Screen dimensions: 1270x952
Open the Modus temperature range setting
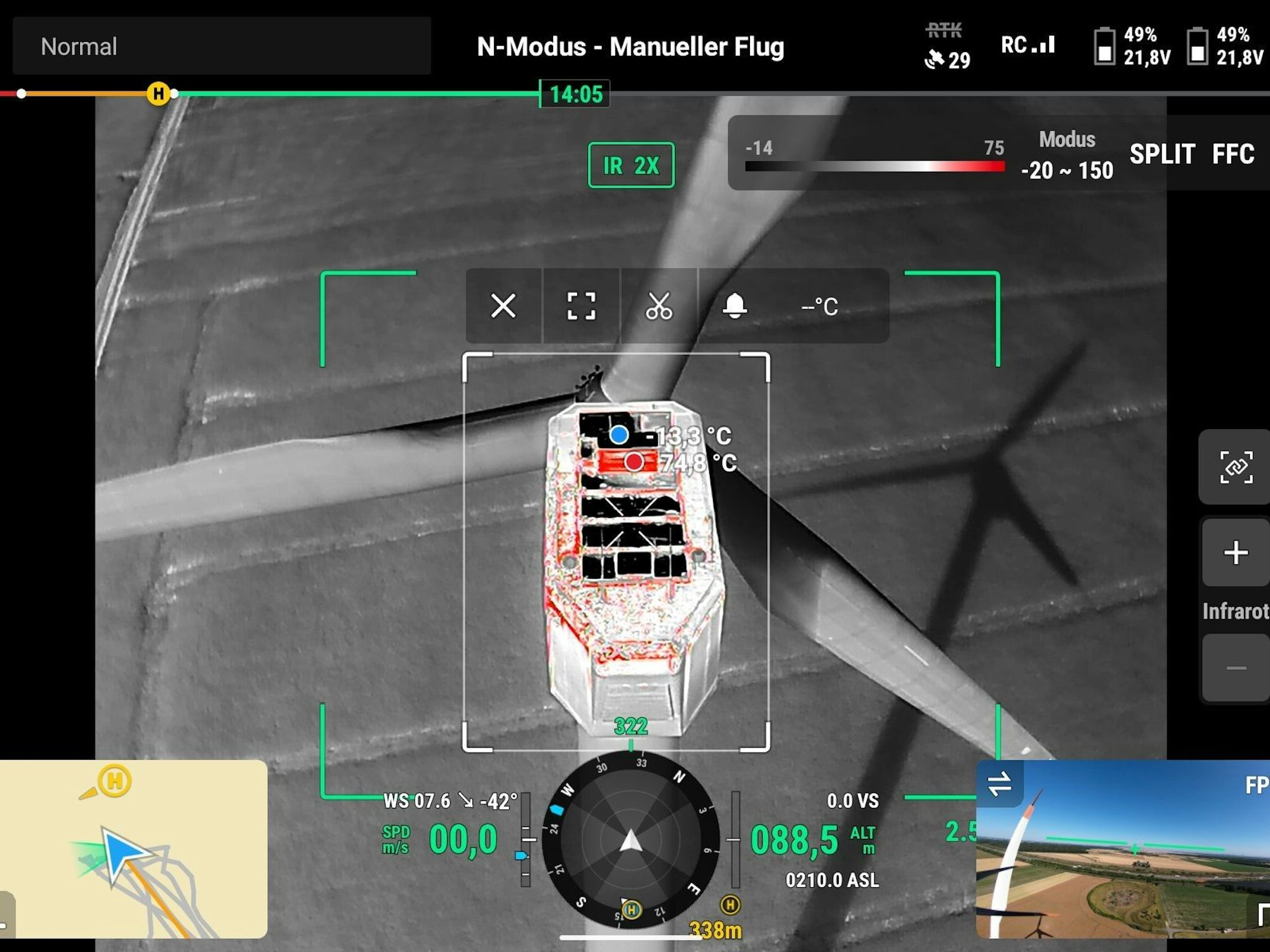tap(1067, 155)
